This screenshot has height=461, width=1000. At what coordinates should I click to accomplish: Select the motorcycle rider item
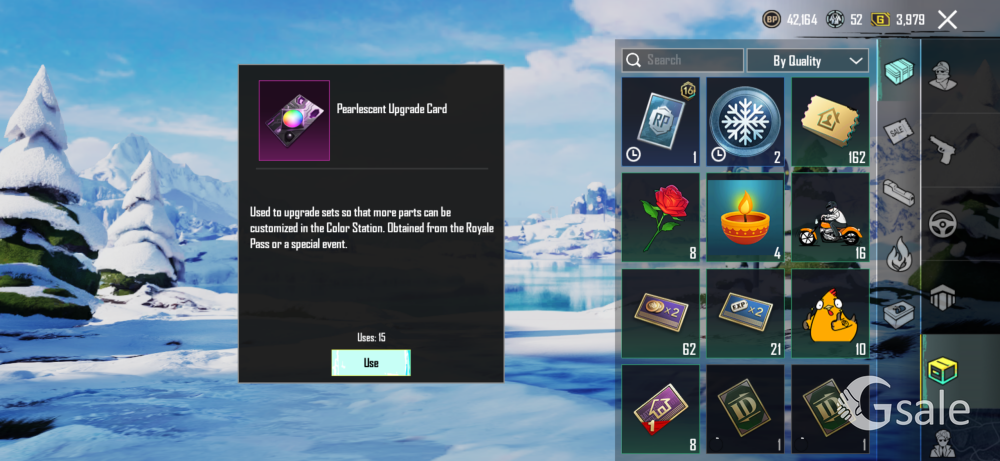point(830,217)
